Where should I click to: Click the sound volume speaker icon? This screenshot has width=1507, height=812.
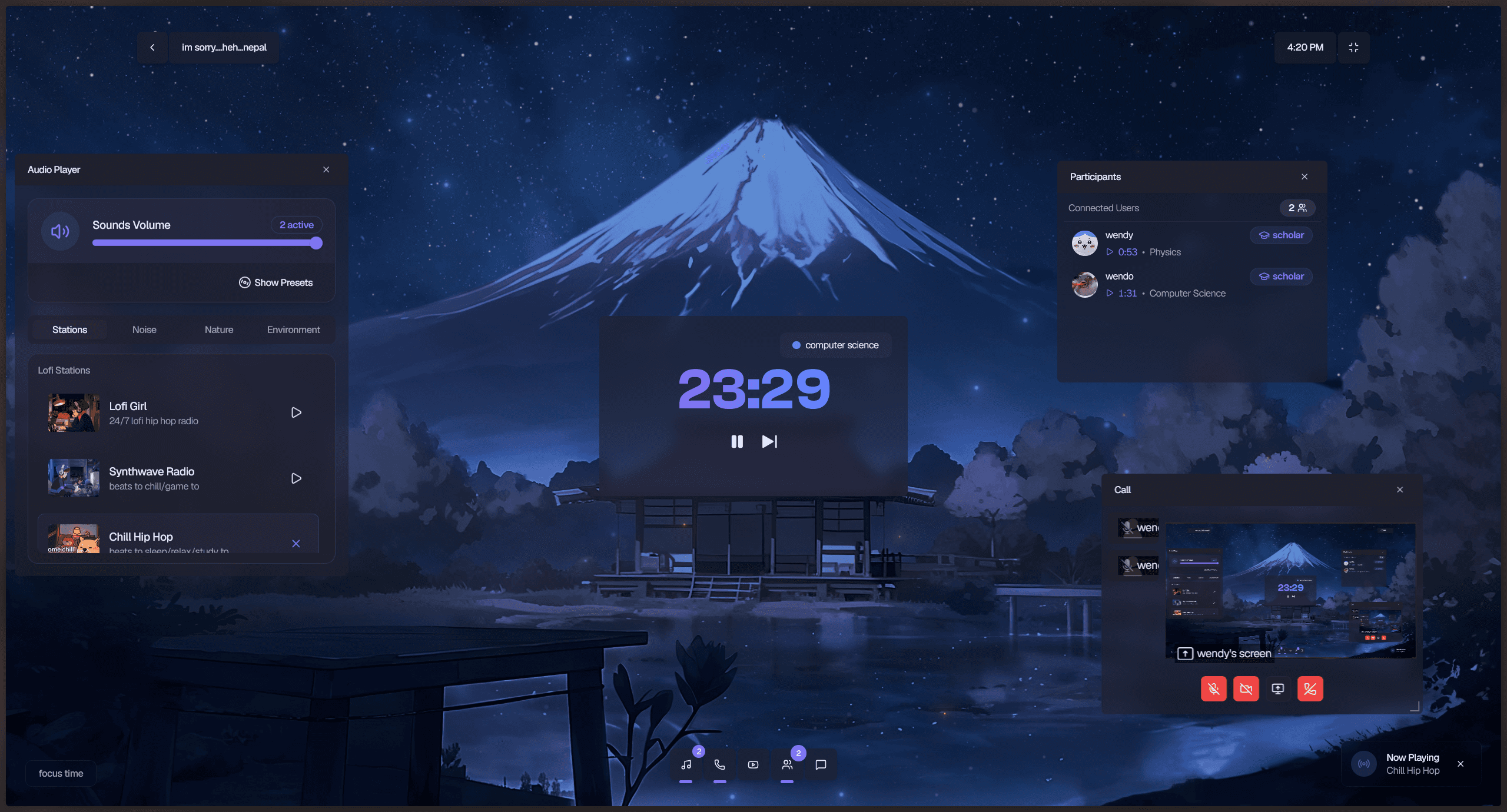click(59, 231)
